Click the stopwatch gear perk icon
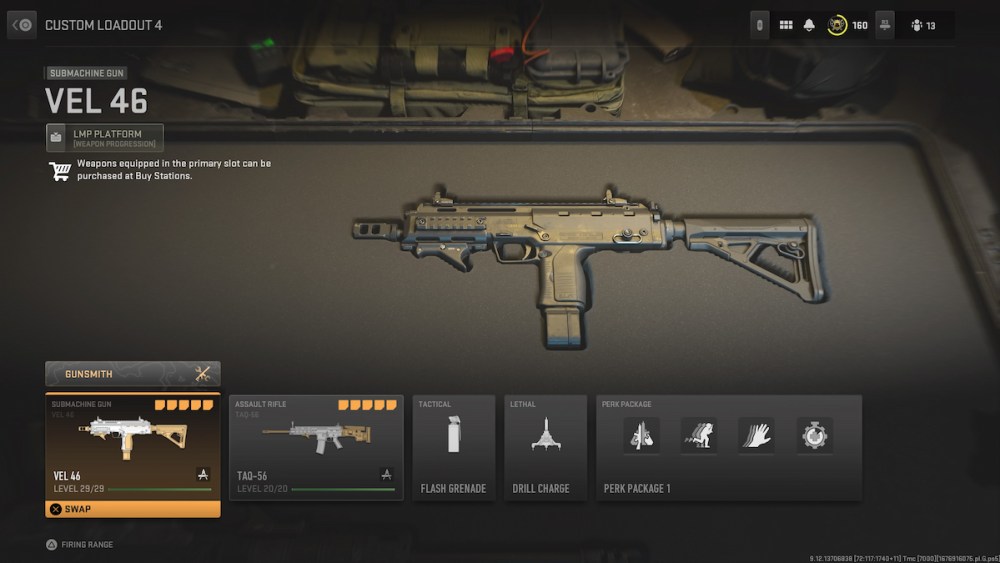 pos(814,435)
